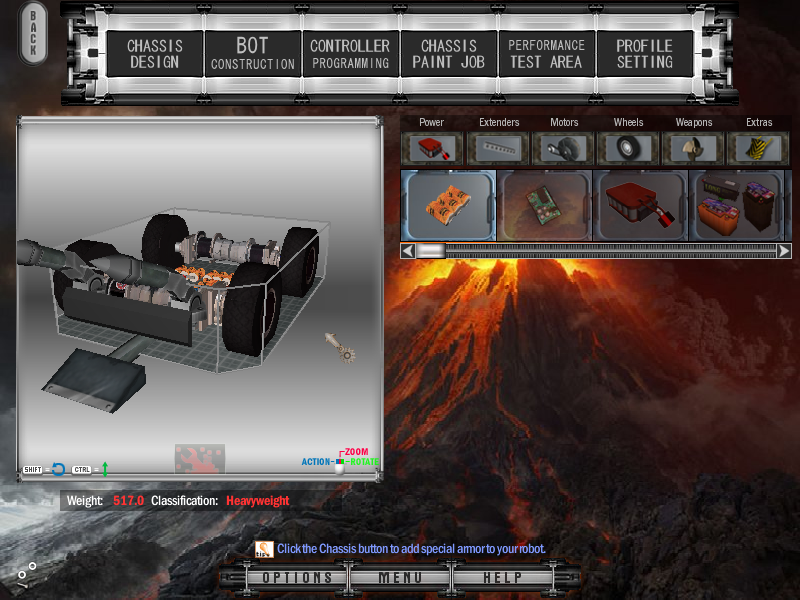
Task: Enter the Performance Test Area
Action: 546,54
